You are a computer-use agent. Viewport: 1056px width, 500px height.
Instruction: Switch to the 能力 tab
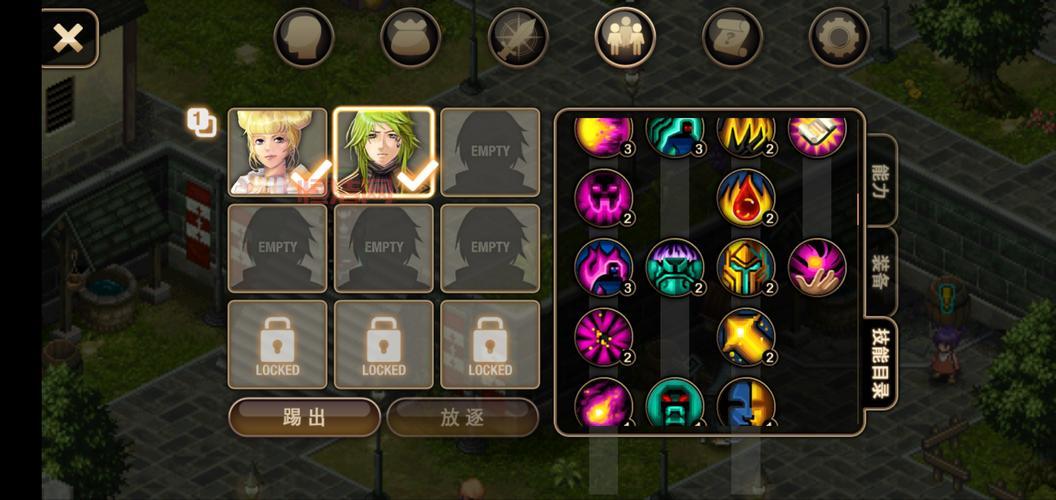pyautogui.click(x=881, y=180)
